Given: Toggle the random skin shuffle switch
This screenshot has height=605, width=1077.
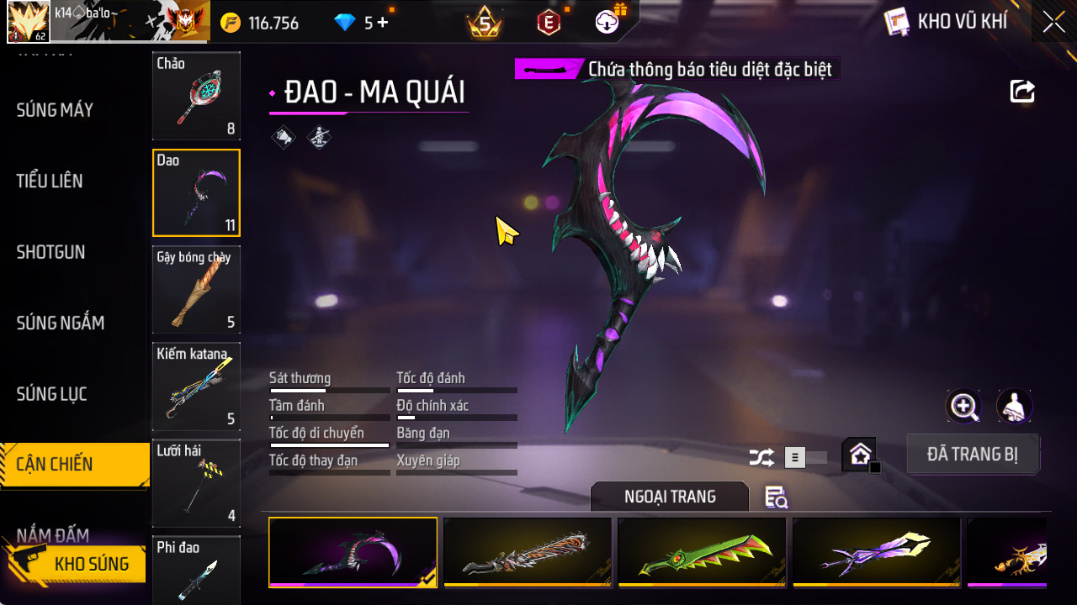Looking at the screenshot, I should 803,458.
